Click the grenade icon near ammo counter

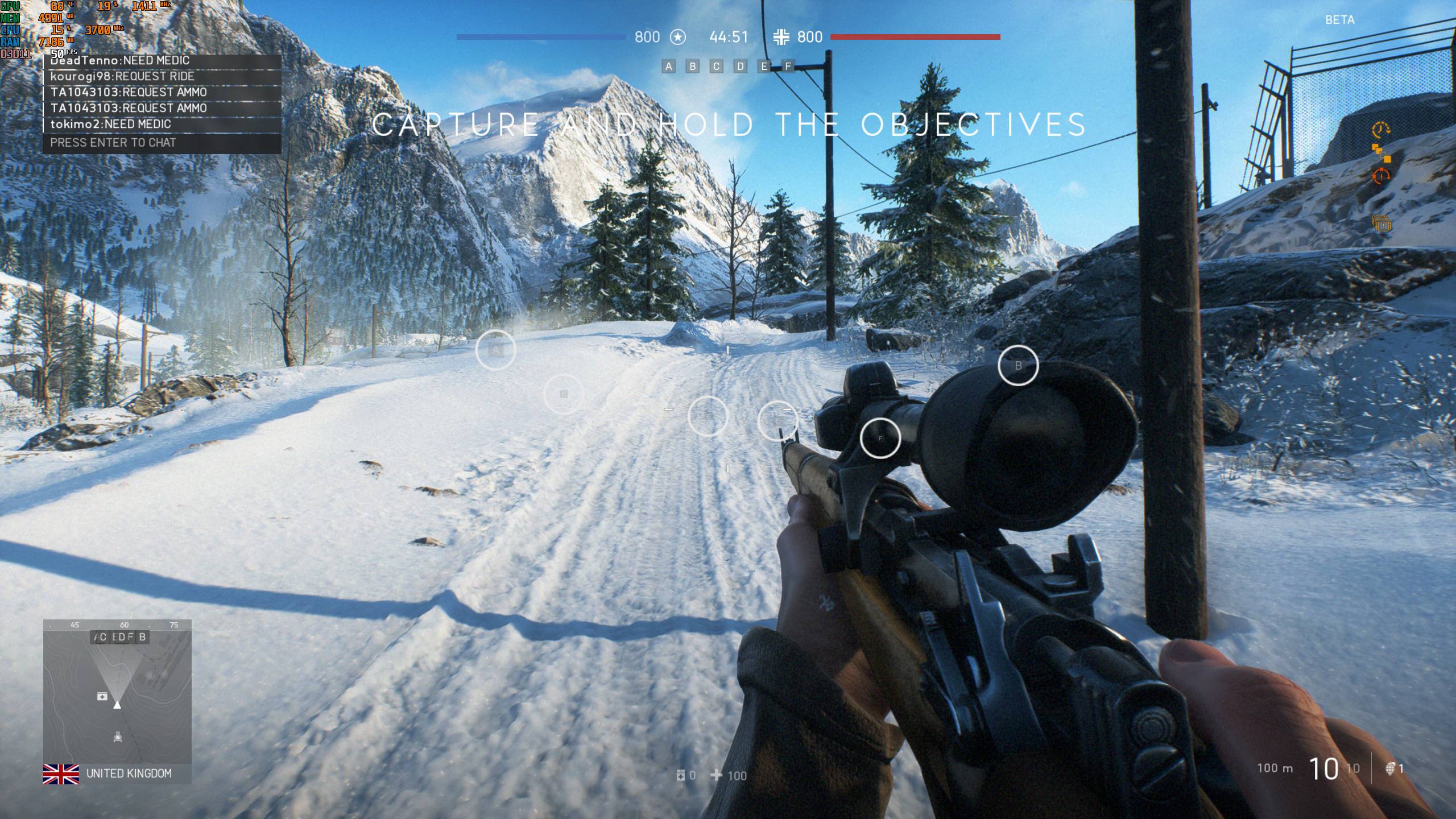[1391, 769]
